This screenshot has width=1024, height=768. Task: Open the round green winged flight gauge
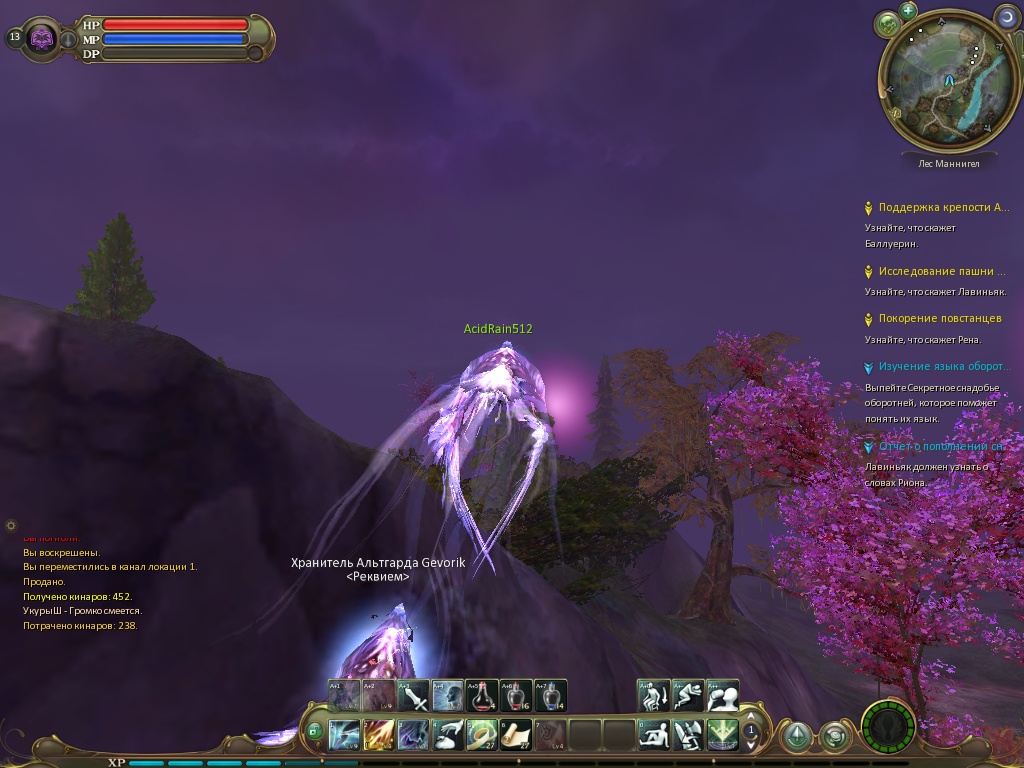point(888,727)
